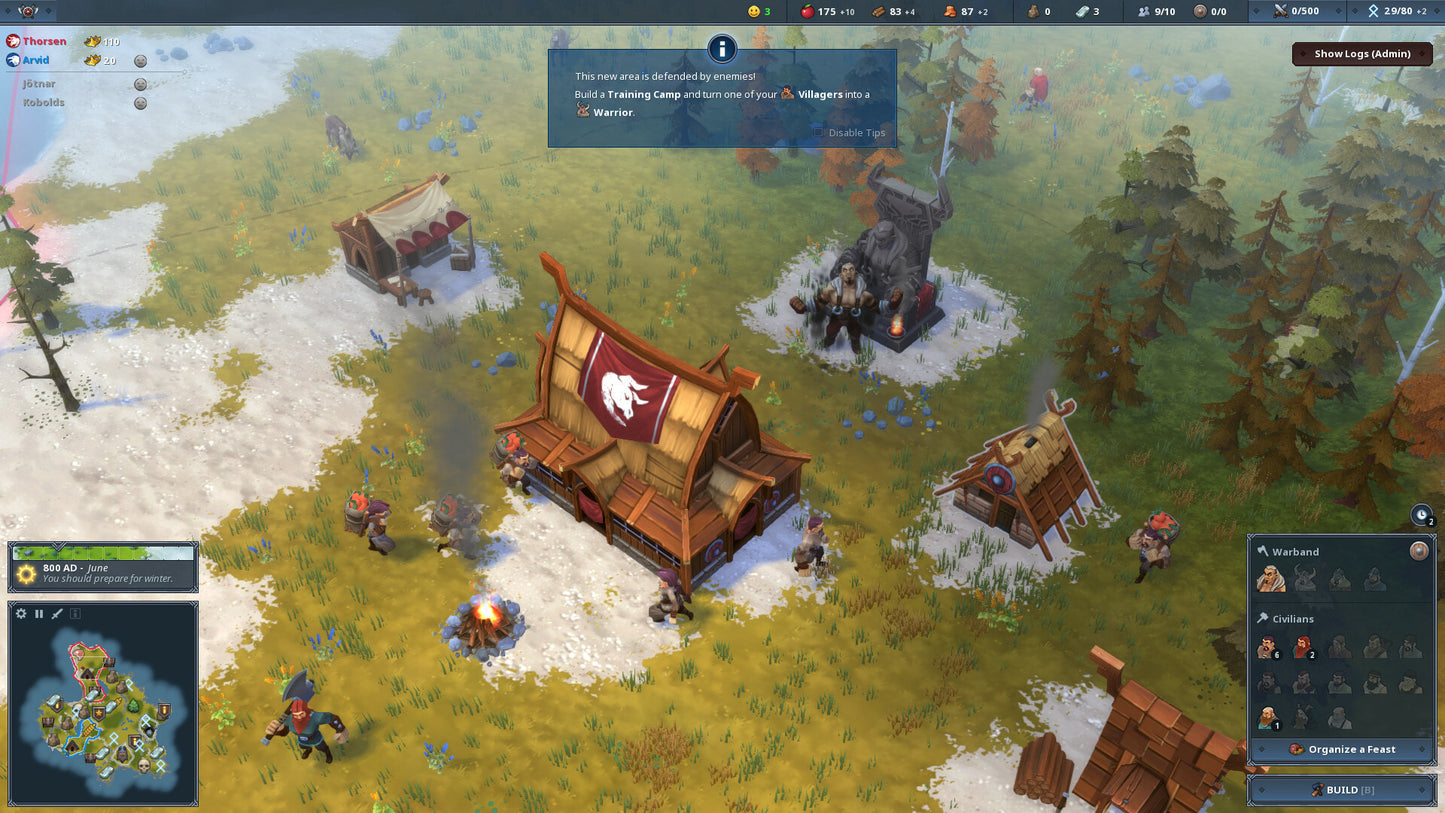
Task: Expand the Organize a Feast side arrow
Action: click(x=1421, y=749)
